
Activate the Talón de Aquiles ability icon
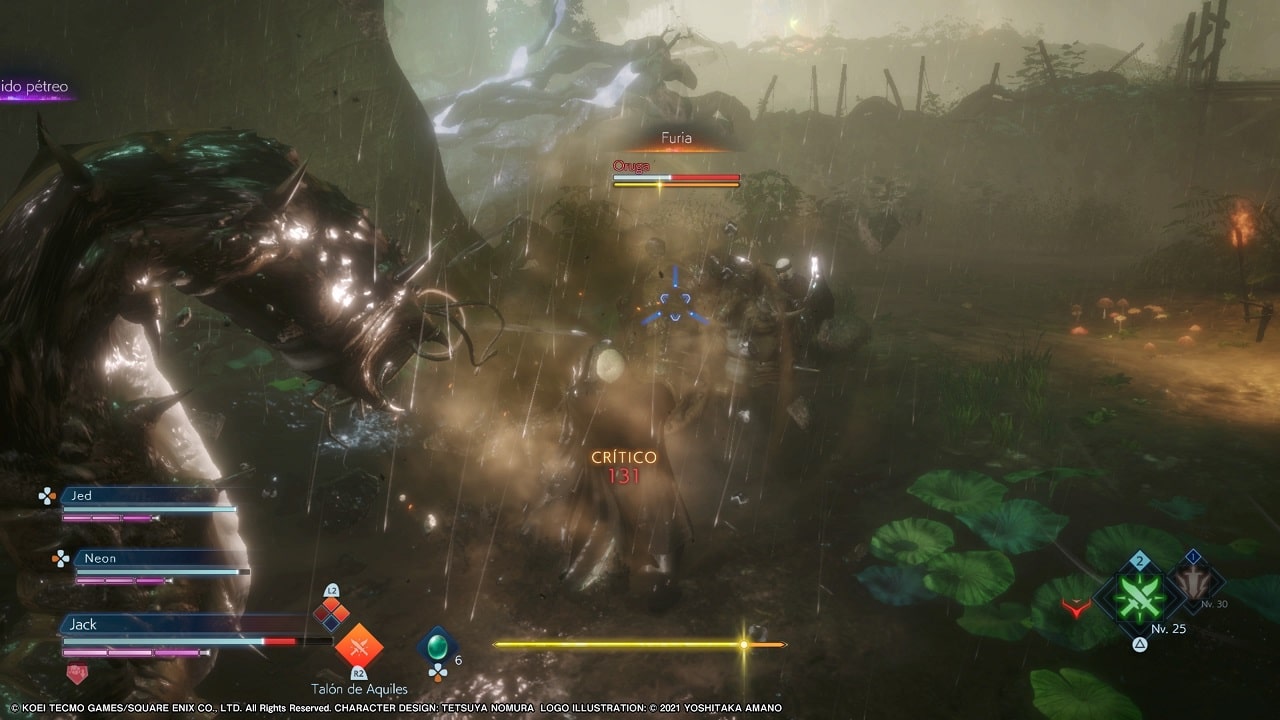point(358,647)
